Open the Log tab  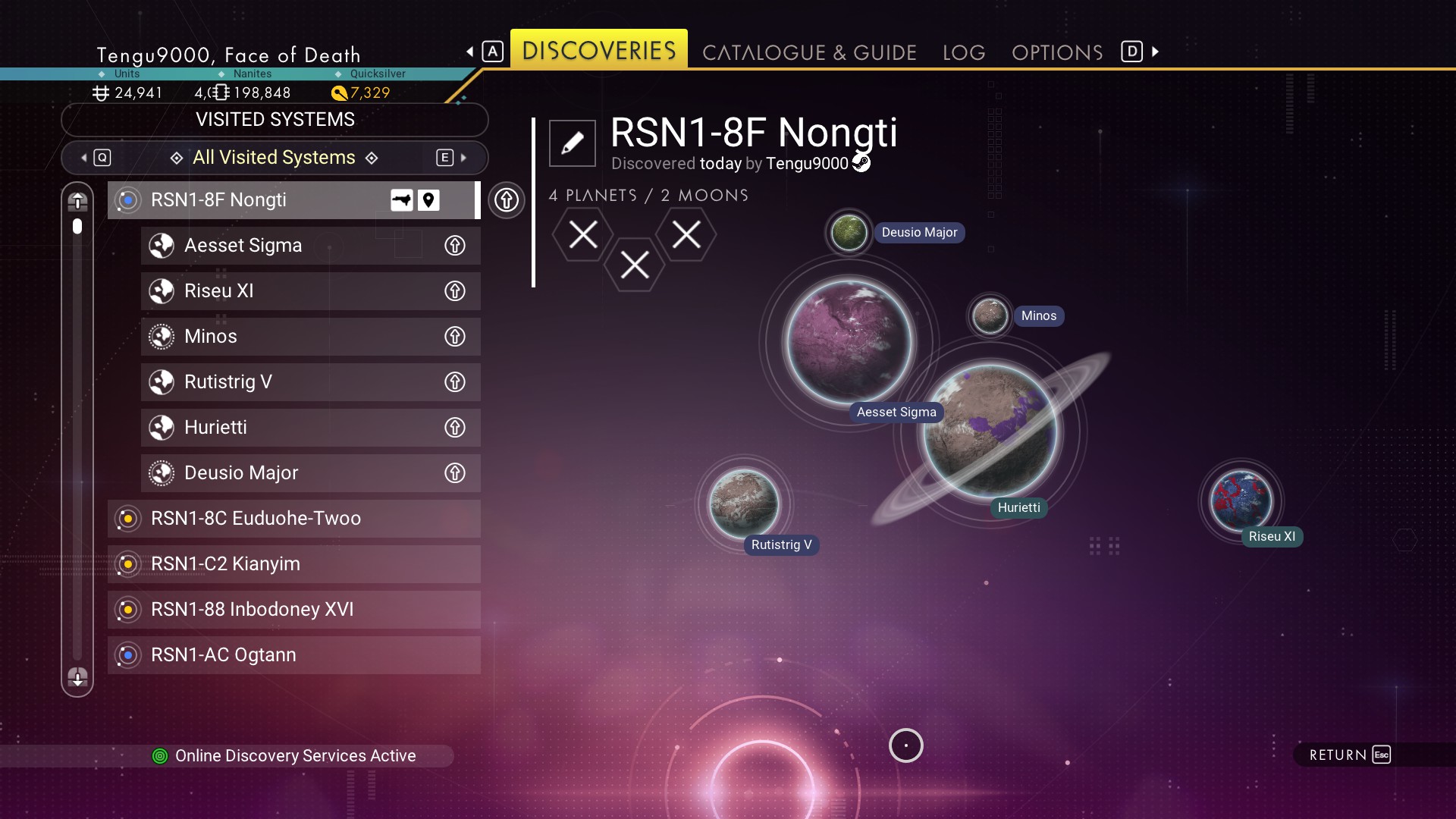[x=964, y=52]
